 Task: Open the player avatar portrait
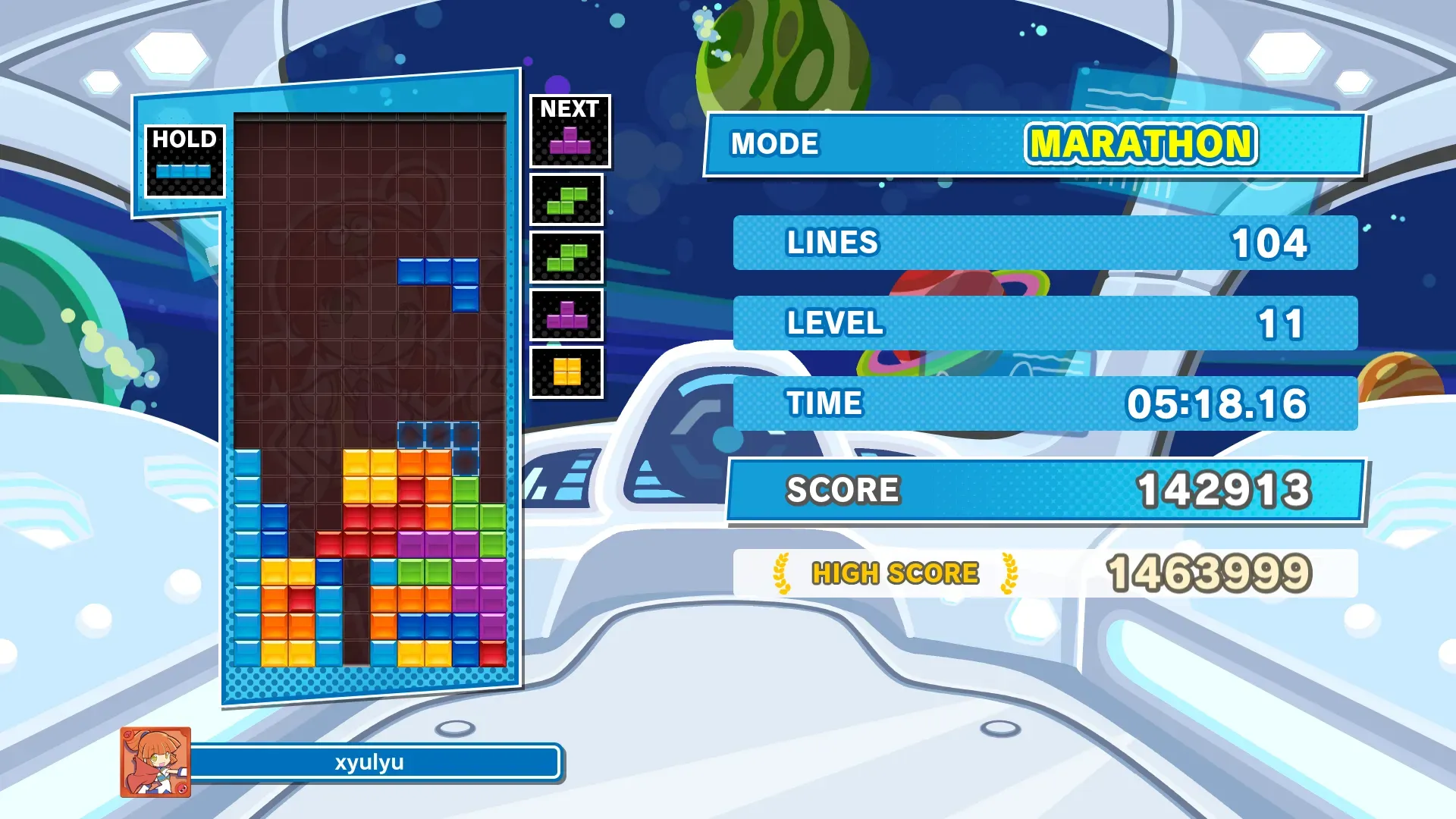click(155, 762)
